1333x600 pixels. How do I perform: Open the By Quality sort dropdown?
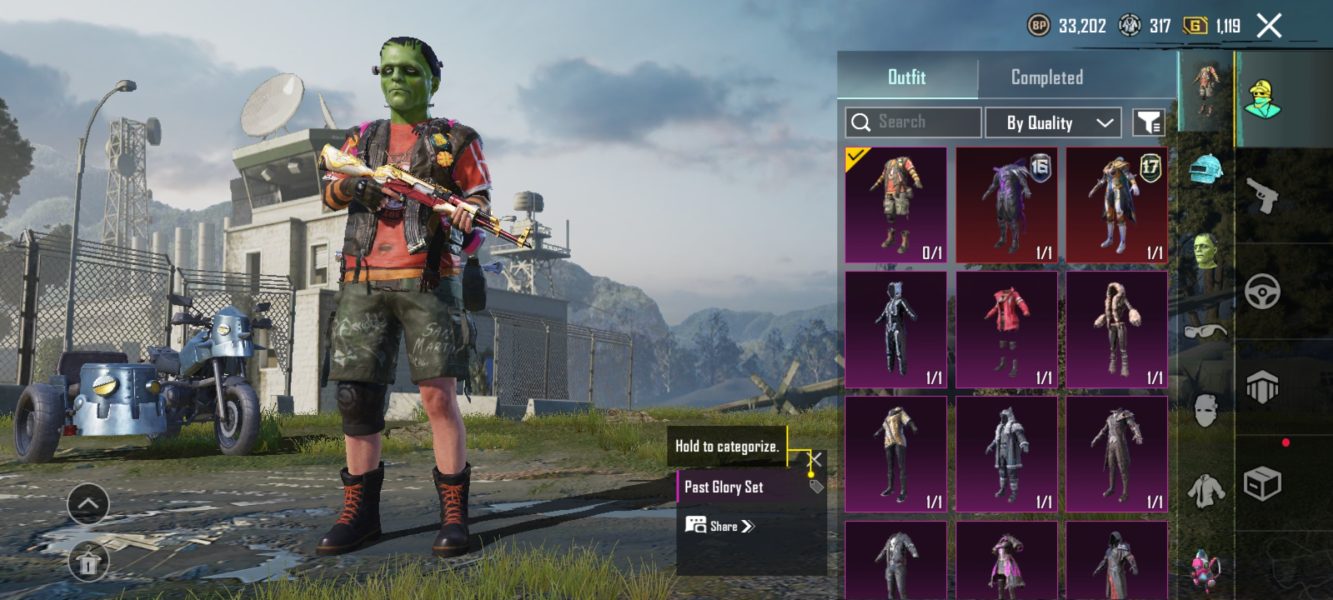pos(1052,123)
